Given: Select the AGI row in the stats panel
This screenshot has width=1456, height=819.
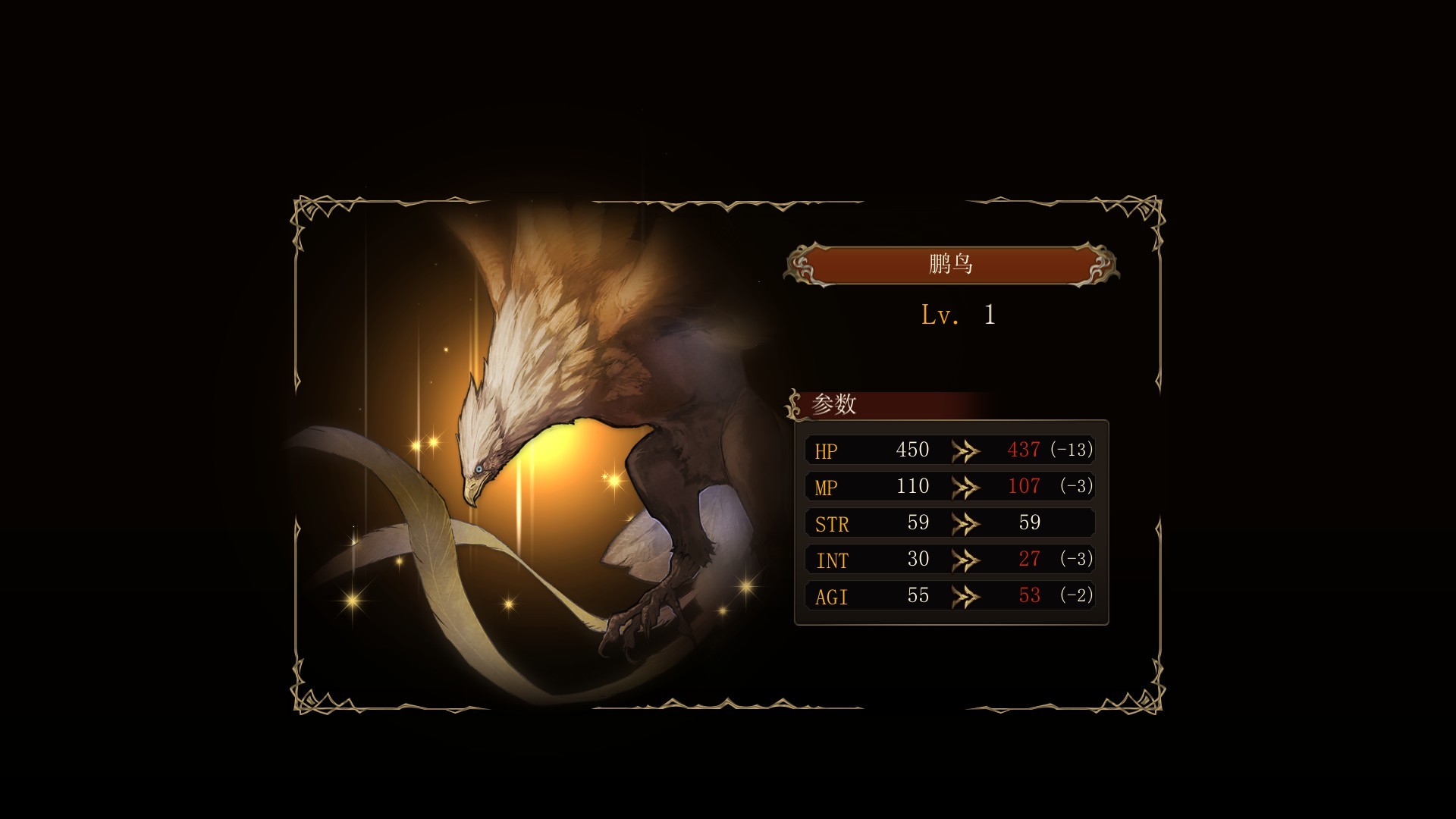Looking at the screenshot, I should 949,595.
